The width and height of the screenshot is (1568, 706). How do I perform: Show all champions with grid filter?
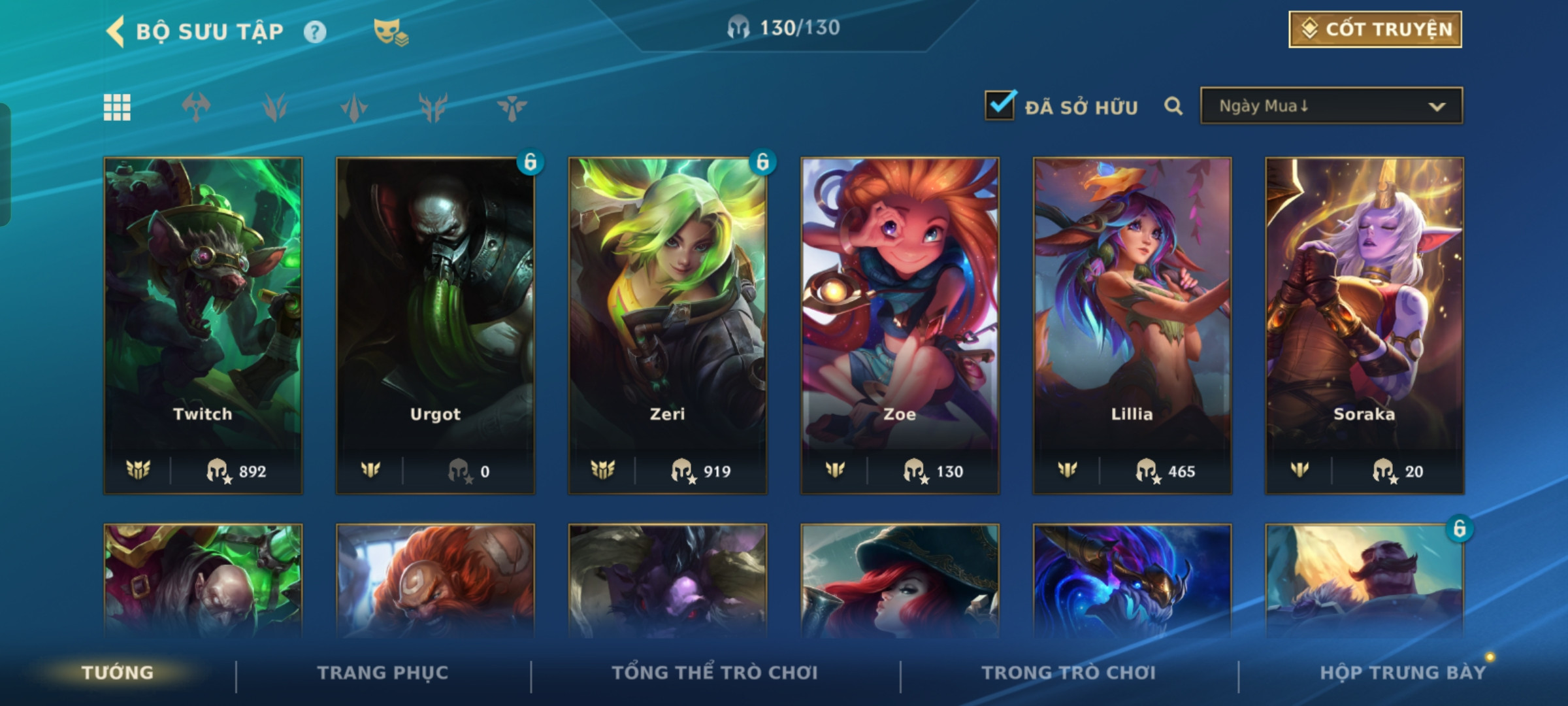pyautogui.click(x=117, y=107)
